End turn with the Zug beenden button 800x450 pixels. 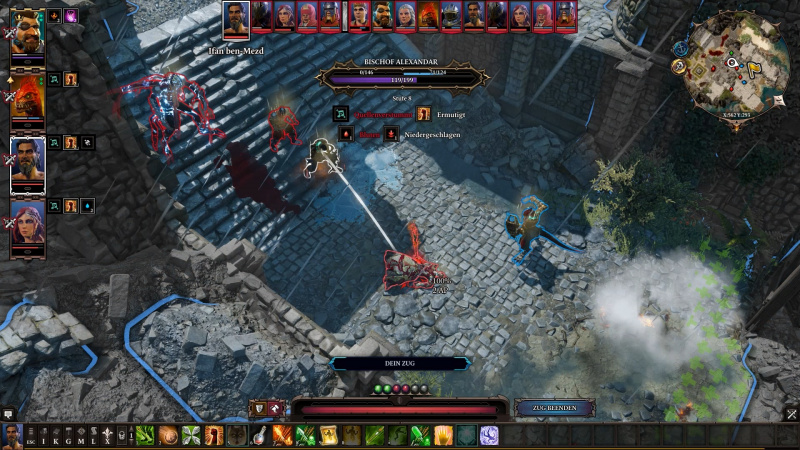(555, 408)
